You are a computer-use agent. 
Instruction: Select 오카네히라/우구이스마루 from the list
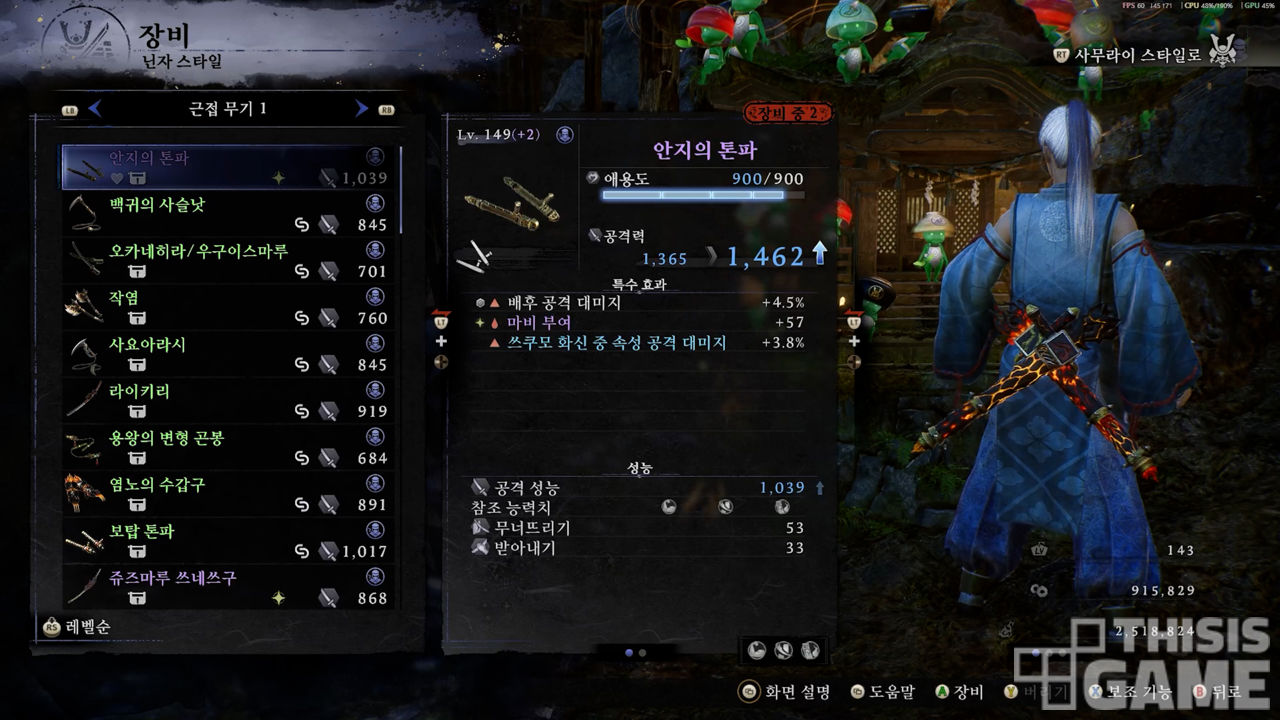(230, 260)
